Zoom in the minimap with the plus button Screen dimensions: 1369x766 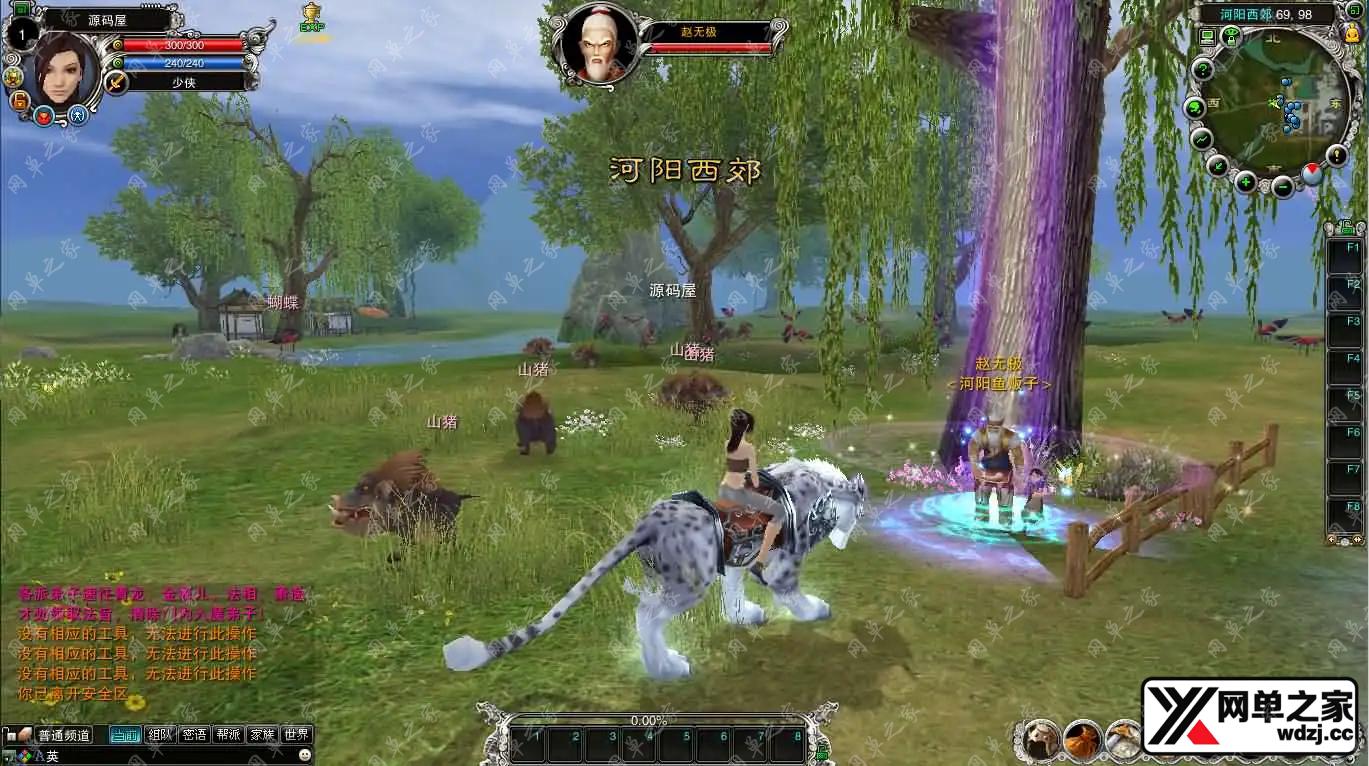tap(1245, 182)
